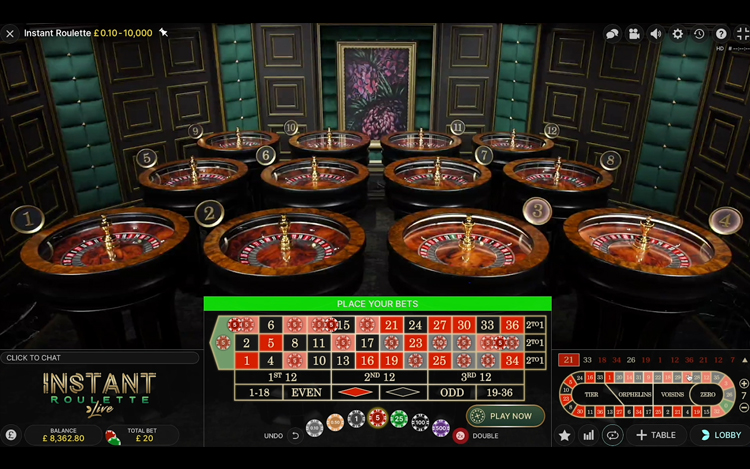The height and width of the screenshot is (469, 750).
Task: Select the 2nd 12 dozen bet
Action: pyautogui.click(x=378, y=377)
